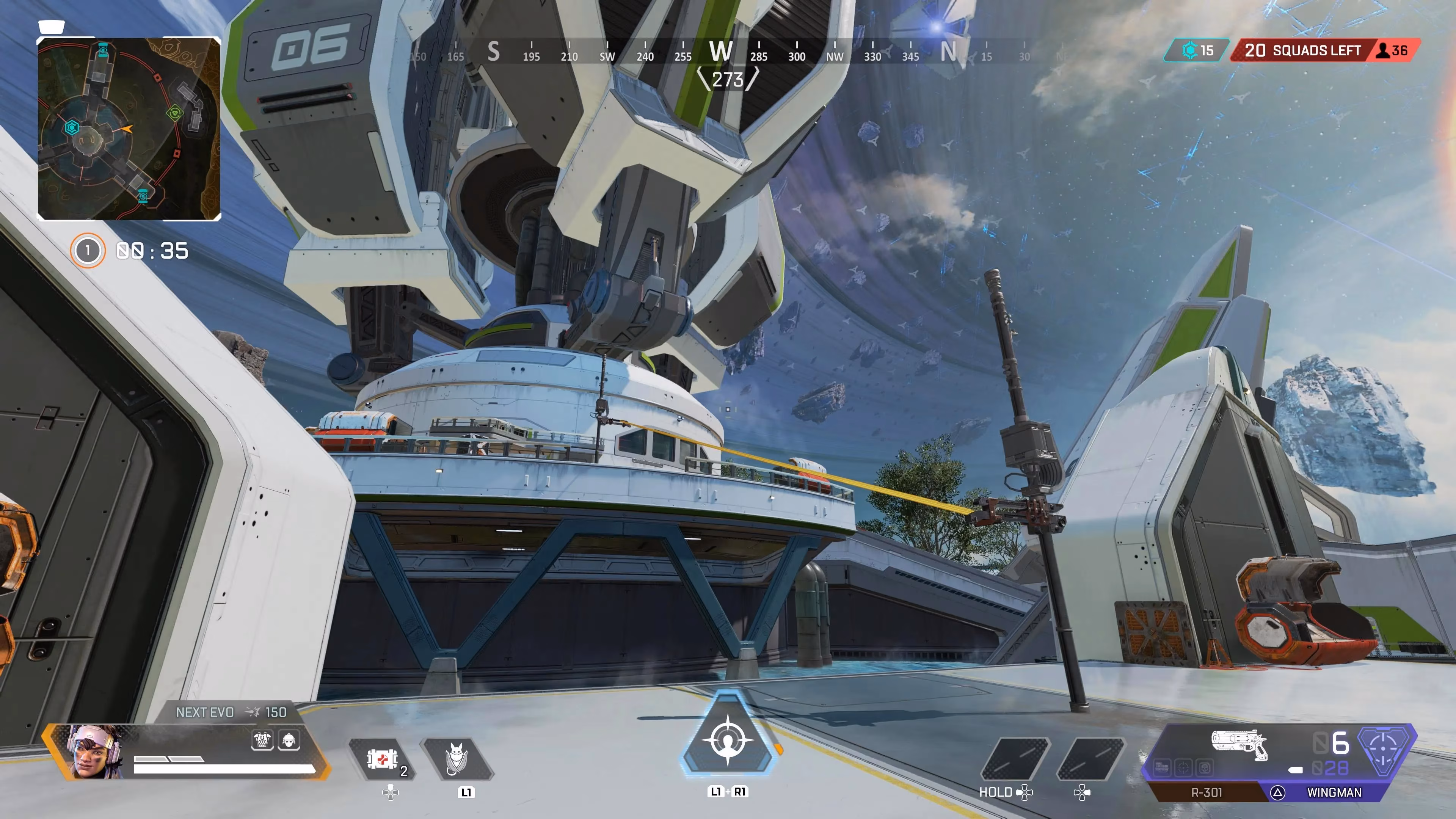The height and width of the screenshot is (819, 1456).
Task: Click the blue shield cell counter showing 15
Action: click(1196, 50)
